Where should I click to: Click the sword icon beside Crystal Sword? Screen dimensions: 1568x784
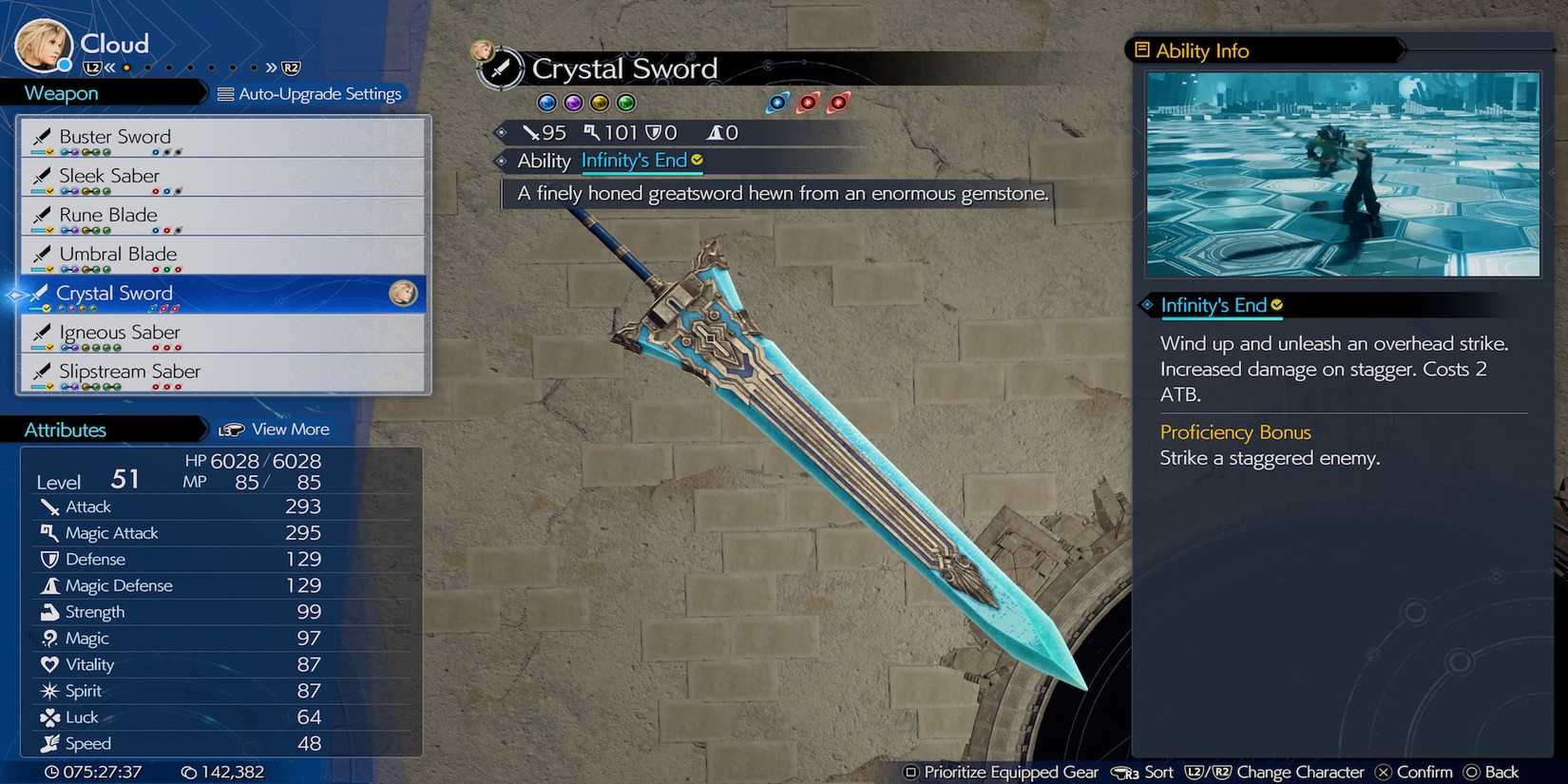(x=42, y=293)
